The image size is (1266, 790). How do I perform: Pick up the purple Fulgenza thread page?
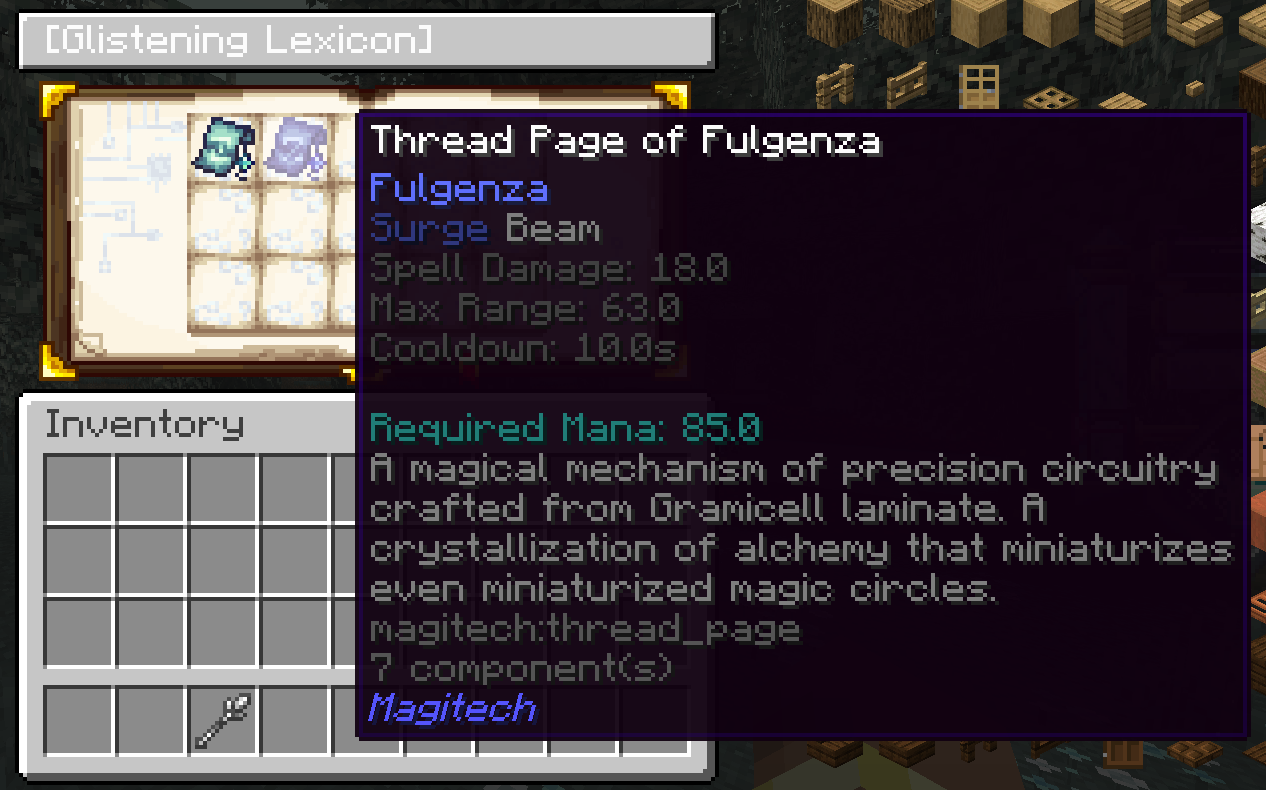pos(298,147)
